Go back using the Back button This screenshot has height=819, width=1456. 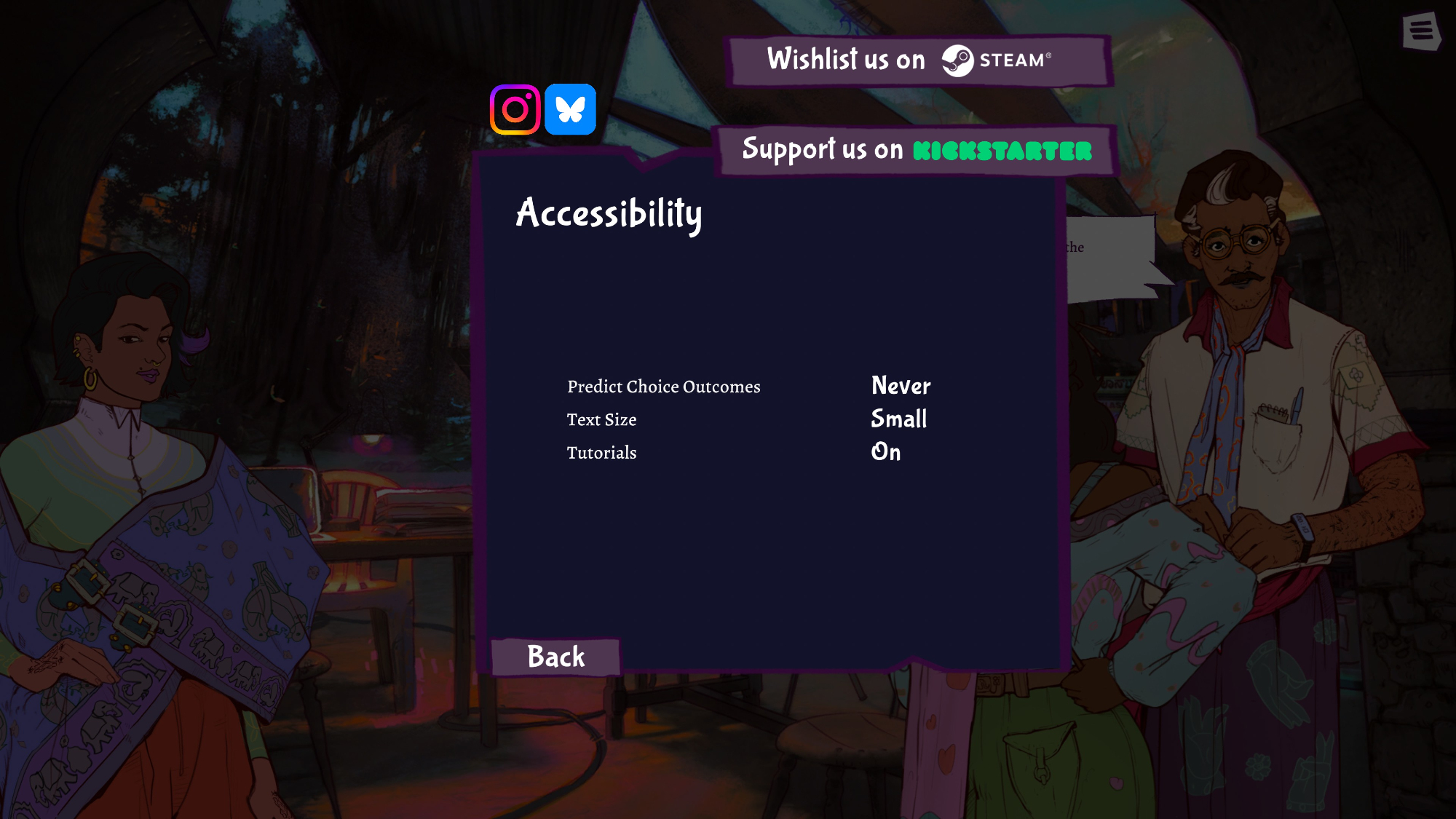[555, 657]
